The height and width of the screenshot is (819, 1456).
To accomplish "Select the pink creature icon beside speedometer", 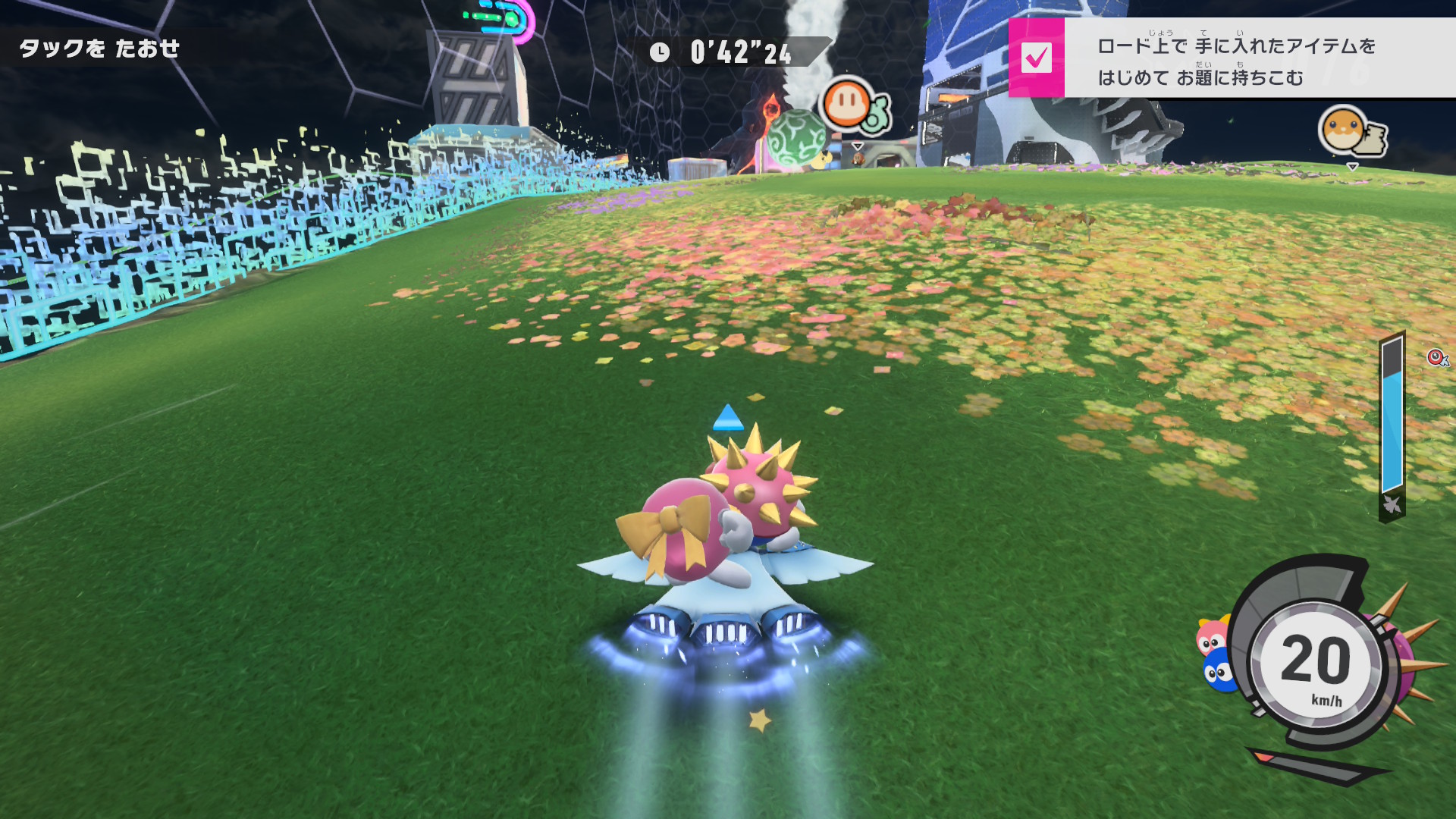I will (x=1211, y=635).
